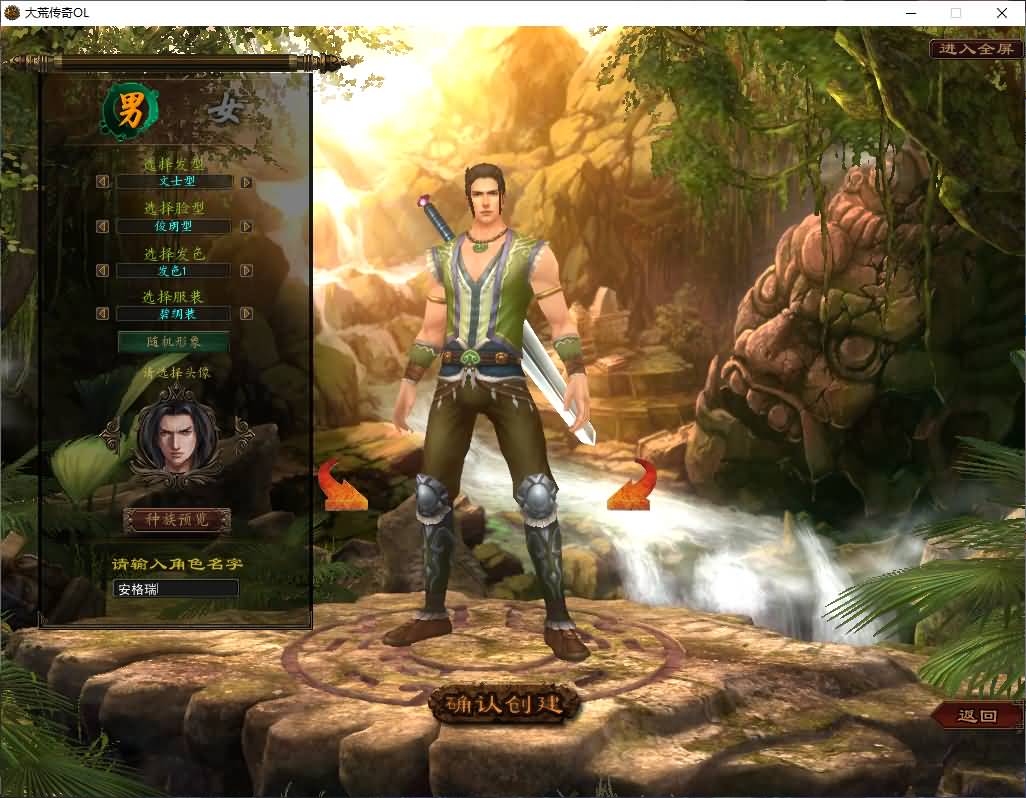
Task: Open the race preview (种族预览) button
Action: 176,520
